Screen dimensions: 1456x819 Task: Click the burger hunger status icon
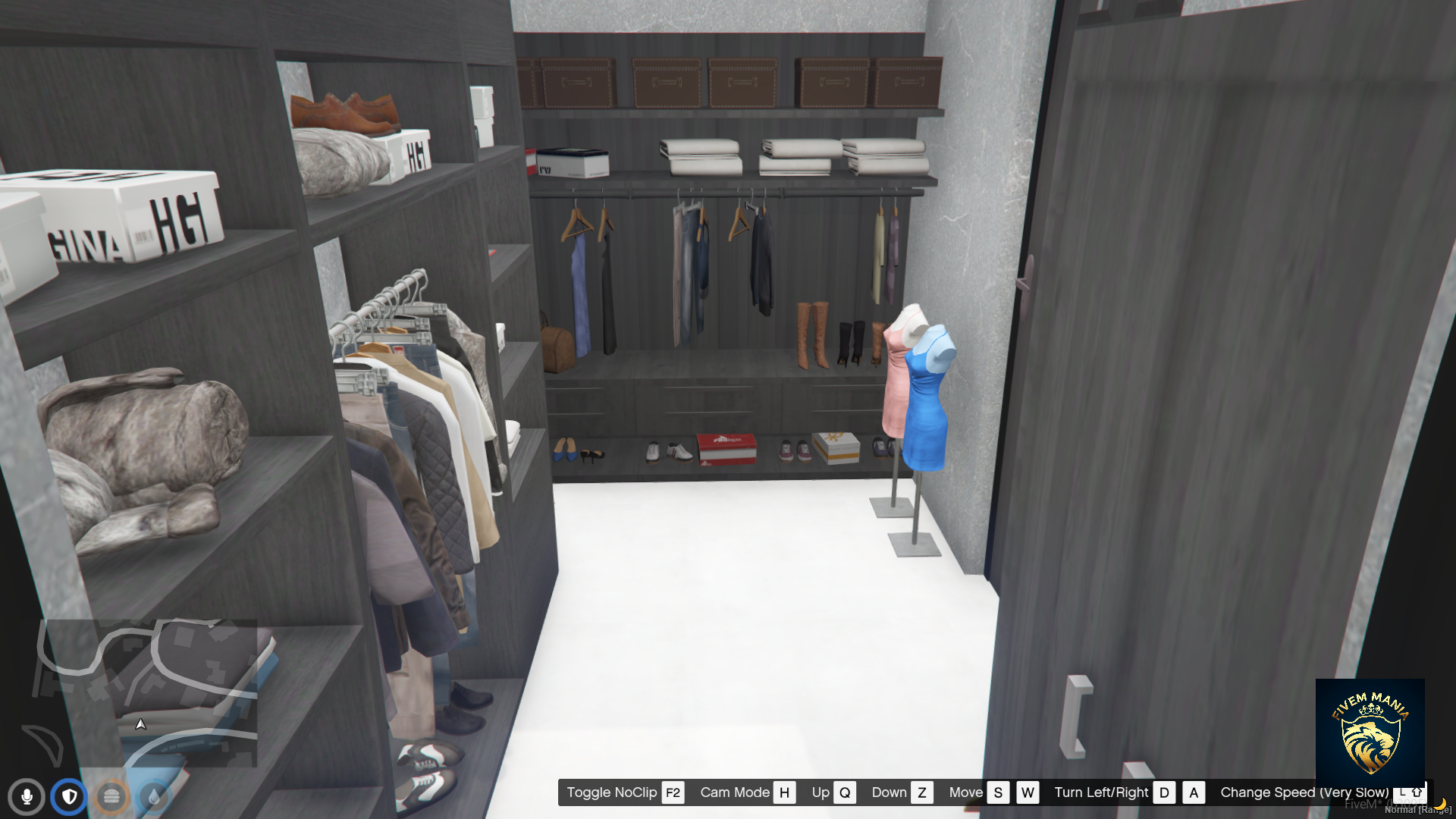[x=111, y=797]
